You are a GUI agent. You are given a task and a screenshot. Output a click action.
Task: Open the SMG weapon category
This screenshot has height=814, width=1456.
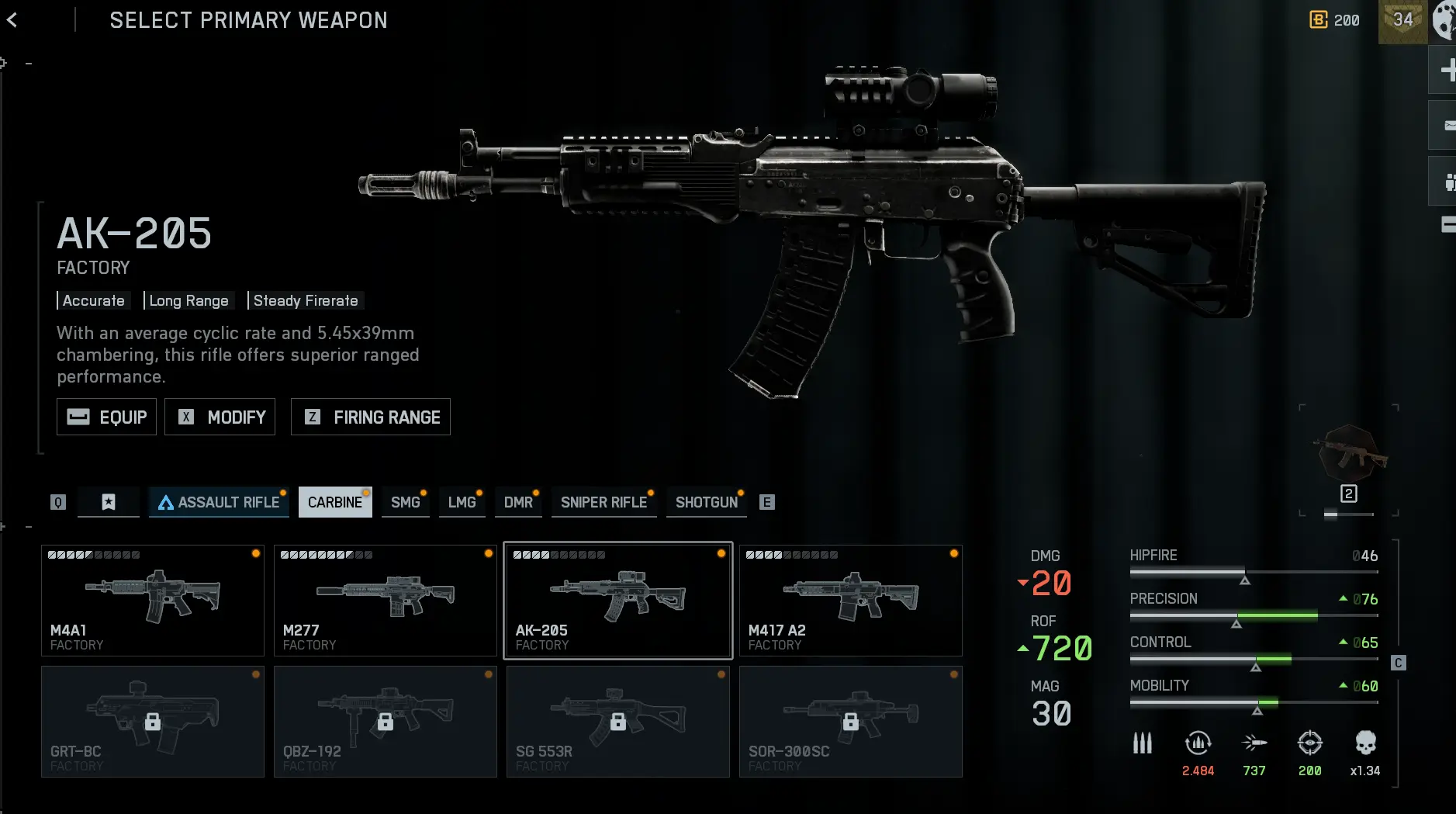405,502
